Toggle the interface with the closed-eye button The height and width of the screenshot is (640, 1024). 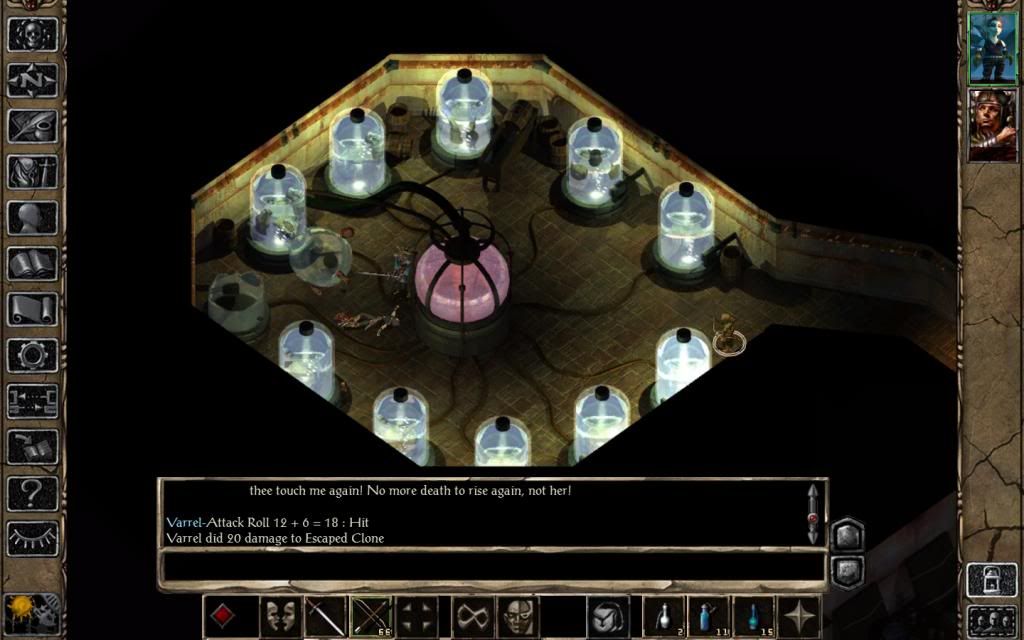pyautogui.click(x=32, y=538)
